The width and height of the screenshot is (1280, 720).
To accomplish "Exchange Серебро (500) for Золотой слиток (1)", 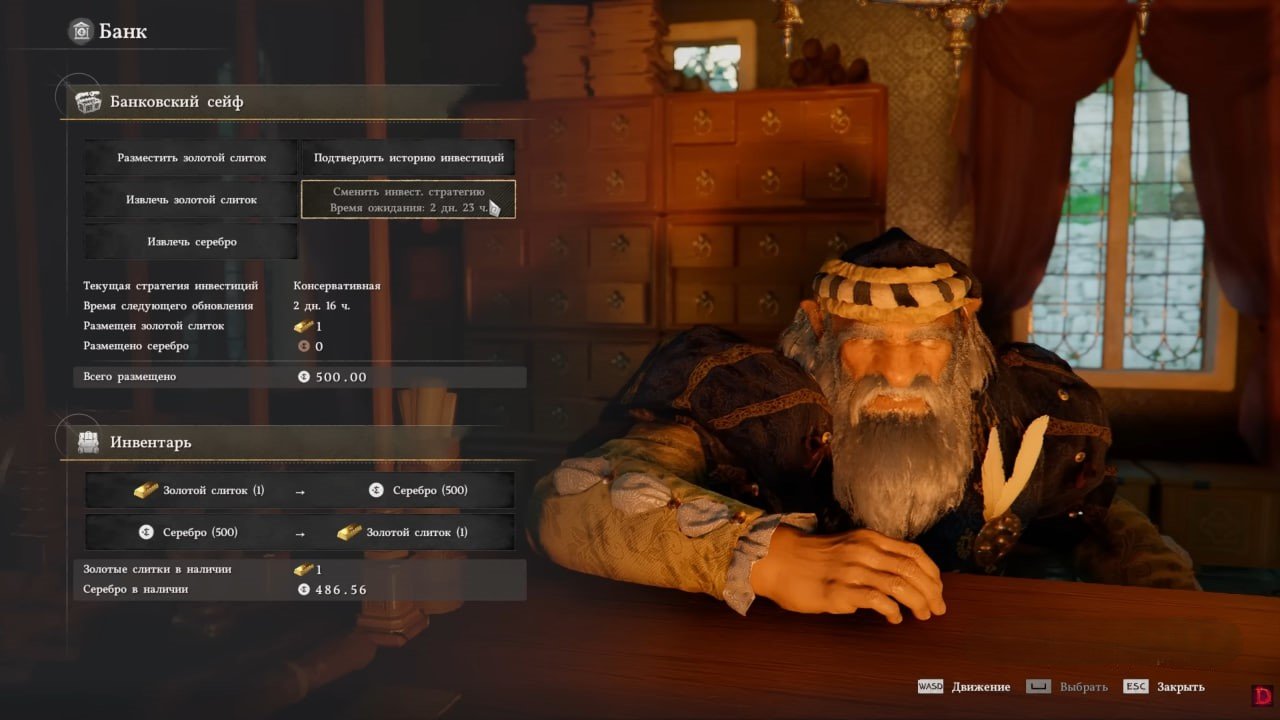I will [300, 533].
